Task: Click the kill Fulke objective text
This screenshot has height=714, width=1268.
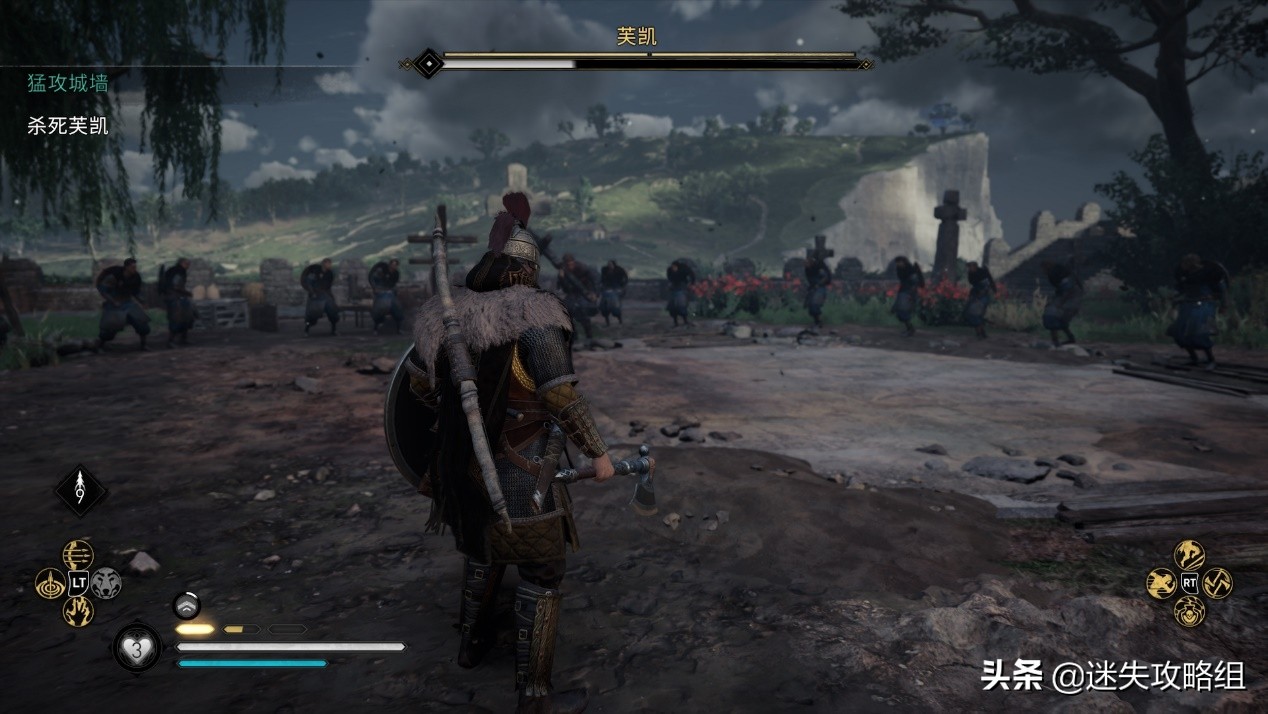Action: (68, 127)
